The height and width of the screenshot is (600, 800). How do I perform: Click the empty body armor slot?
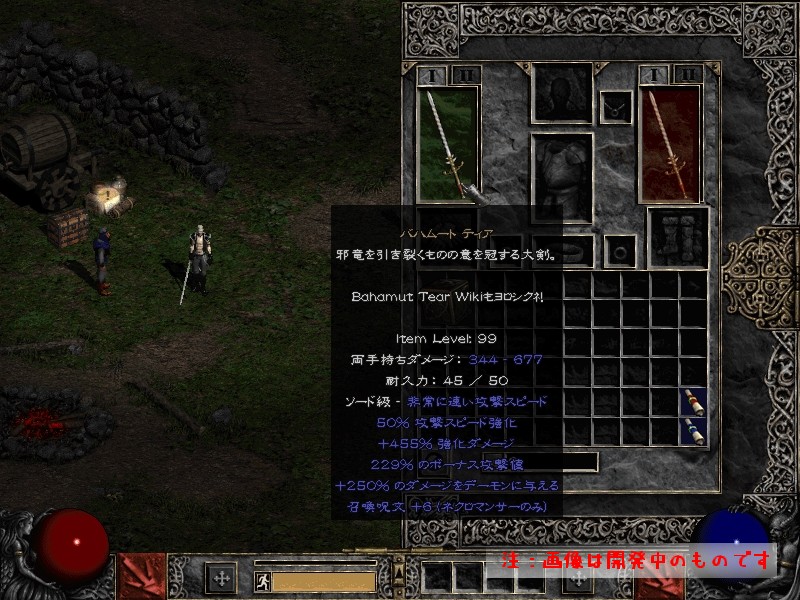pos(560,178)
